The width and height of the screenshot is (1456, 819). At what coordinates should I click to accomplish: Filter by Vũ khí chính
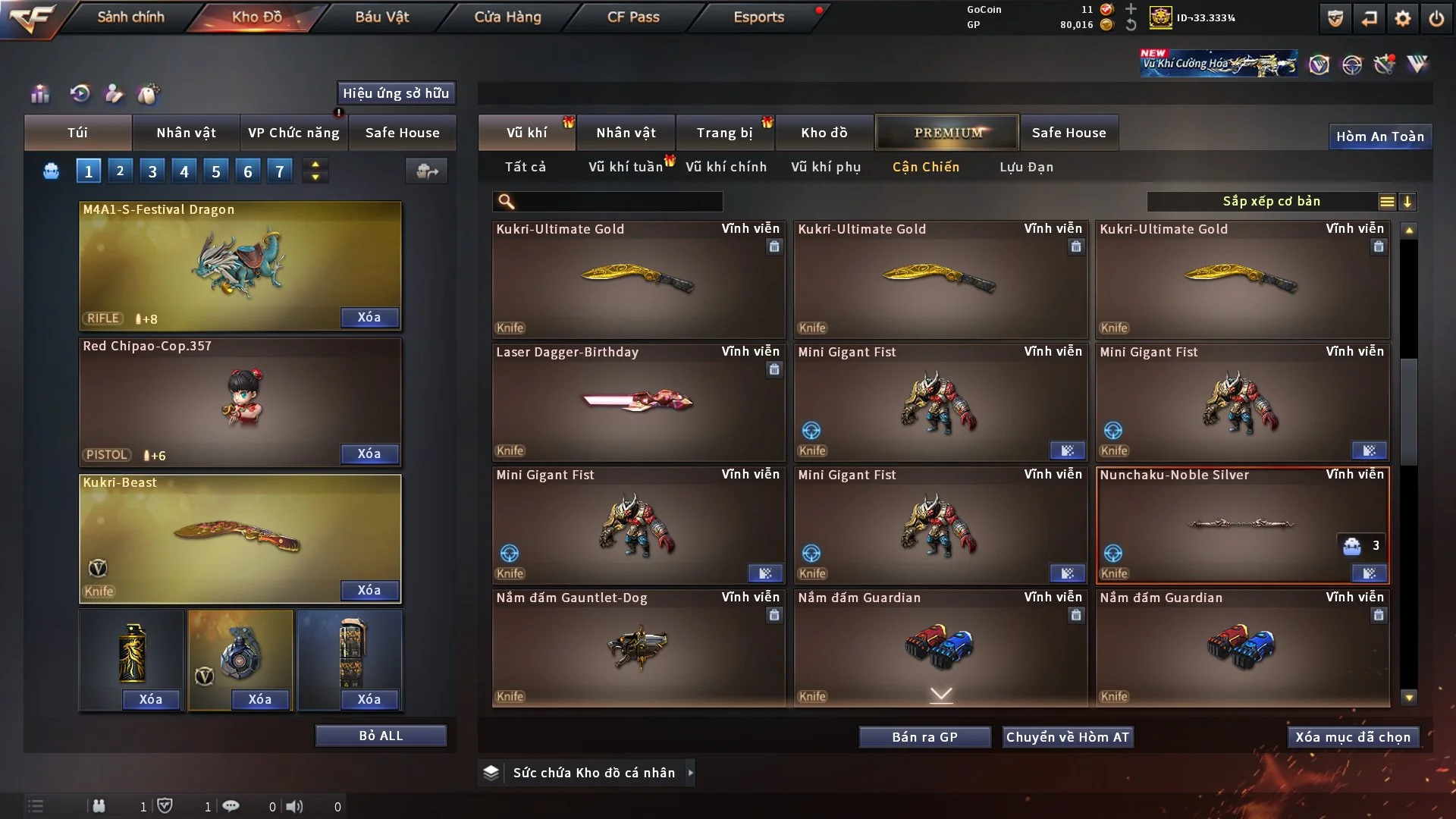(x=726, y=167)
